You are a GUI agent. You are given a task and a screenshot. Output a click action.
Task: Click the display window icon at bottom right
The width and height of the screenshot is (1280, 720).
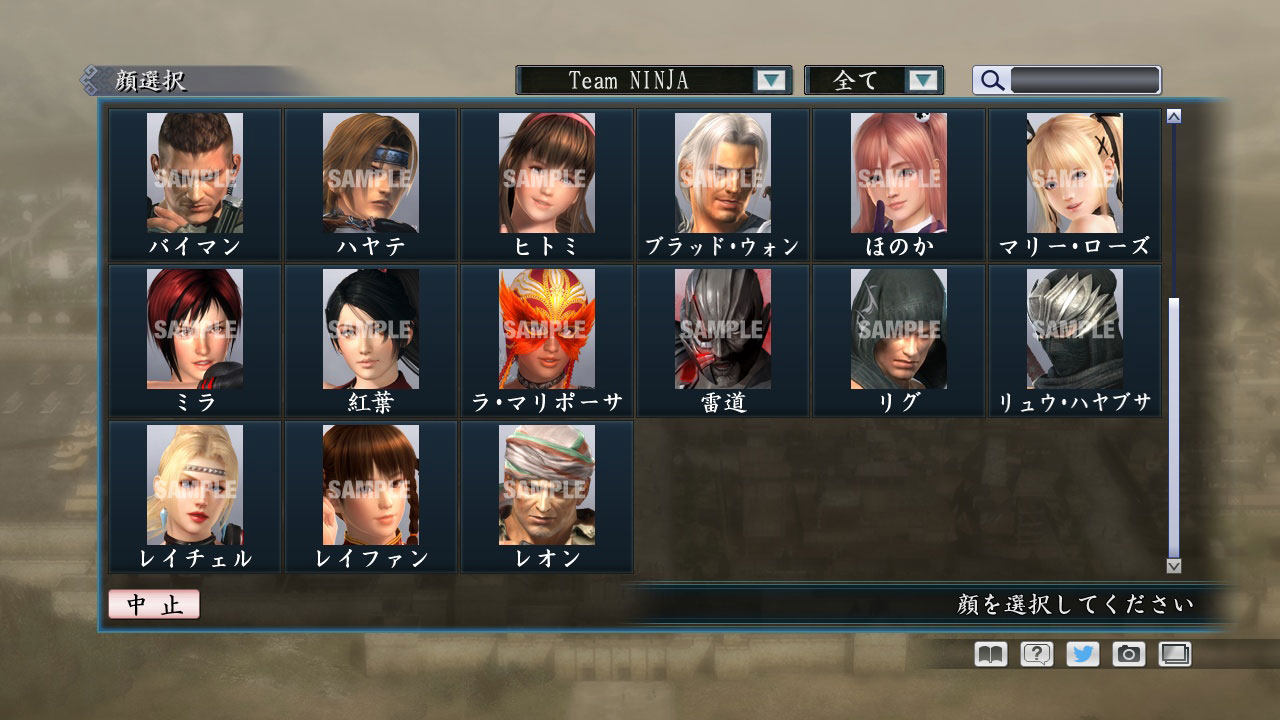(x=1175, y=654)
